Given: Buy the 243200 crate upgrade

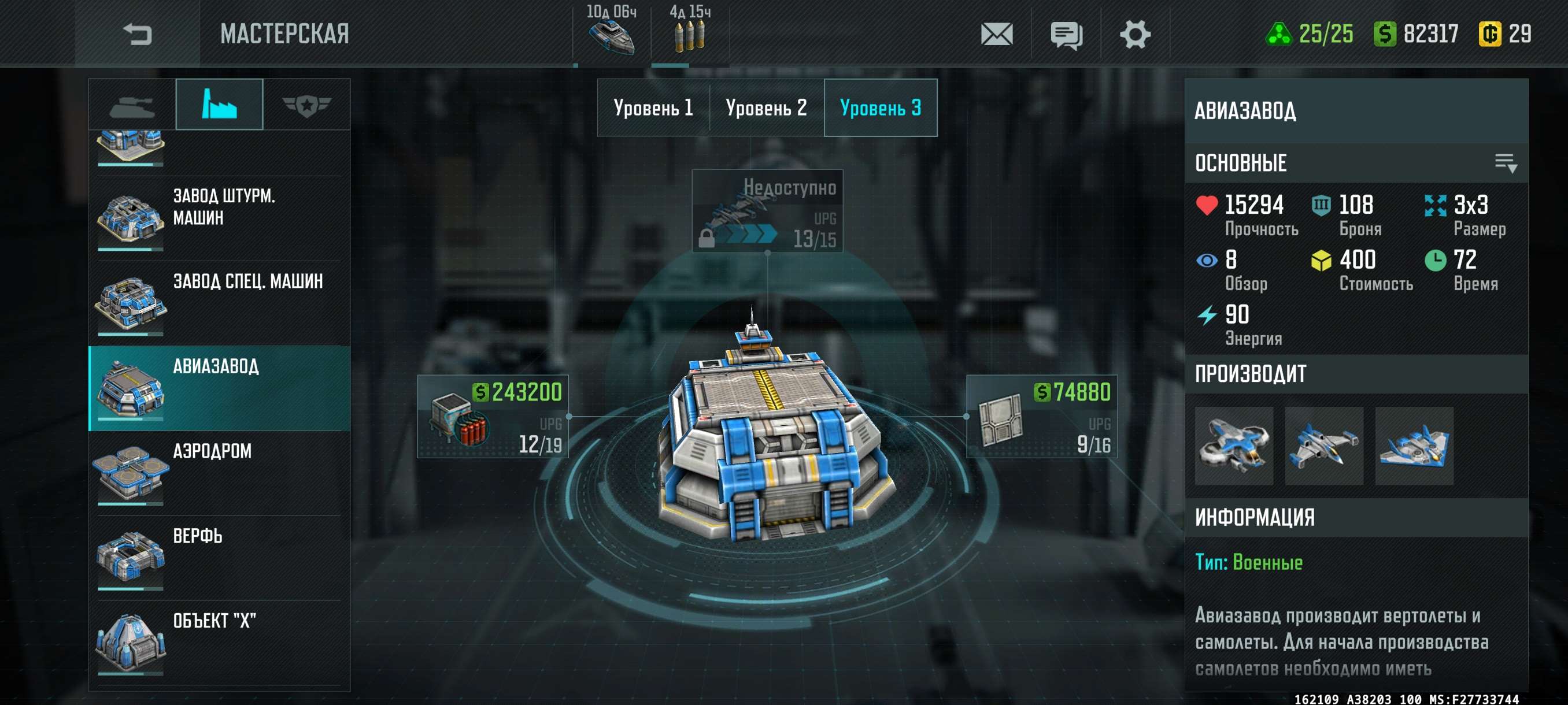Looking at the screenshot, I should (x=493, y=417).
